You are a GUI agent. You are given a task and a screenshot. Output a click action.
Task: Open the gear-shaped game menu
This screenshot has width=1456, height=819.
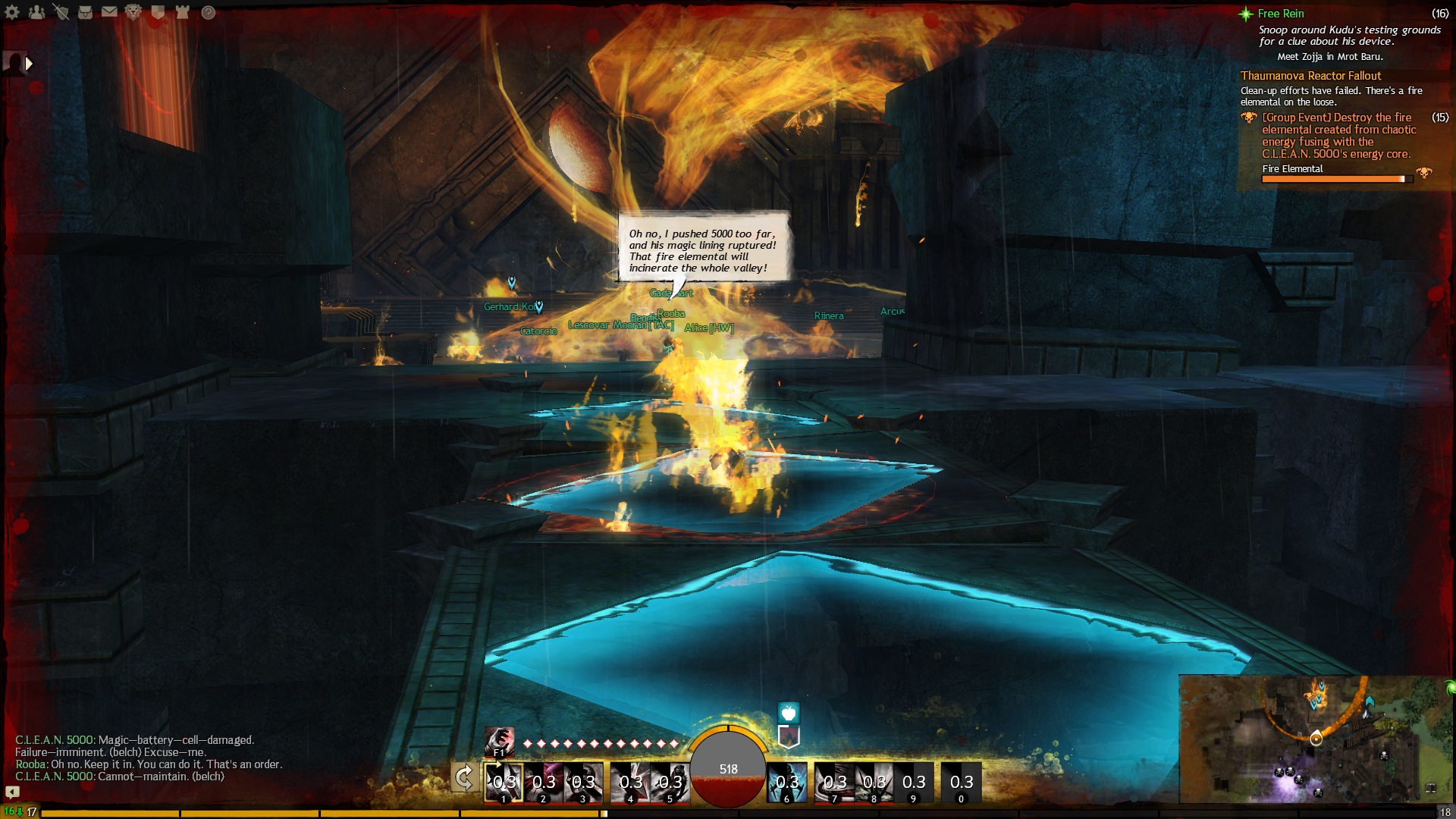click(12, 12)
